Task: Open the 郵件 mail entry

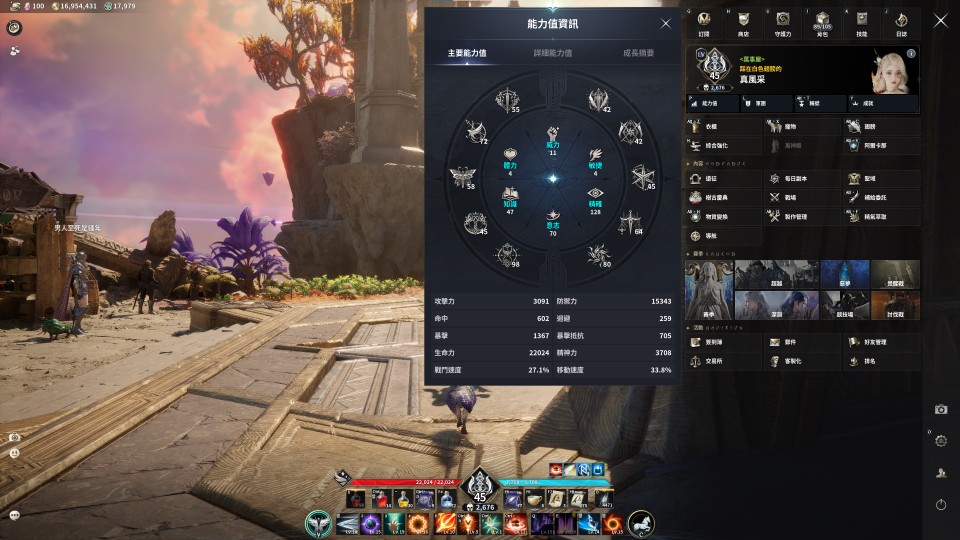Action: click(781, 343)
